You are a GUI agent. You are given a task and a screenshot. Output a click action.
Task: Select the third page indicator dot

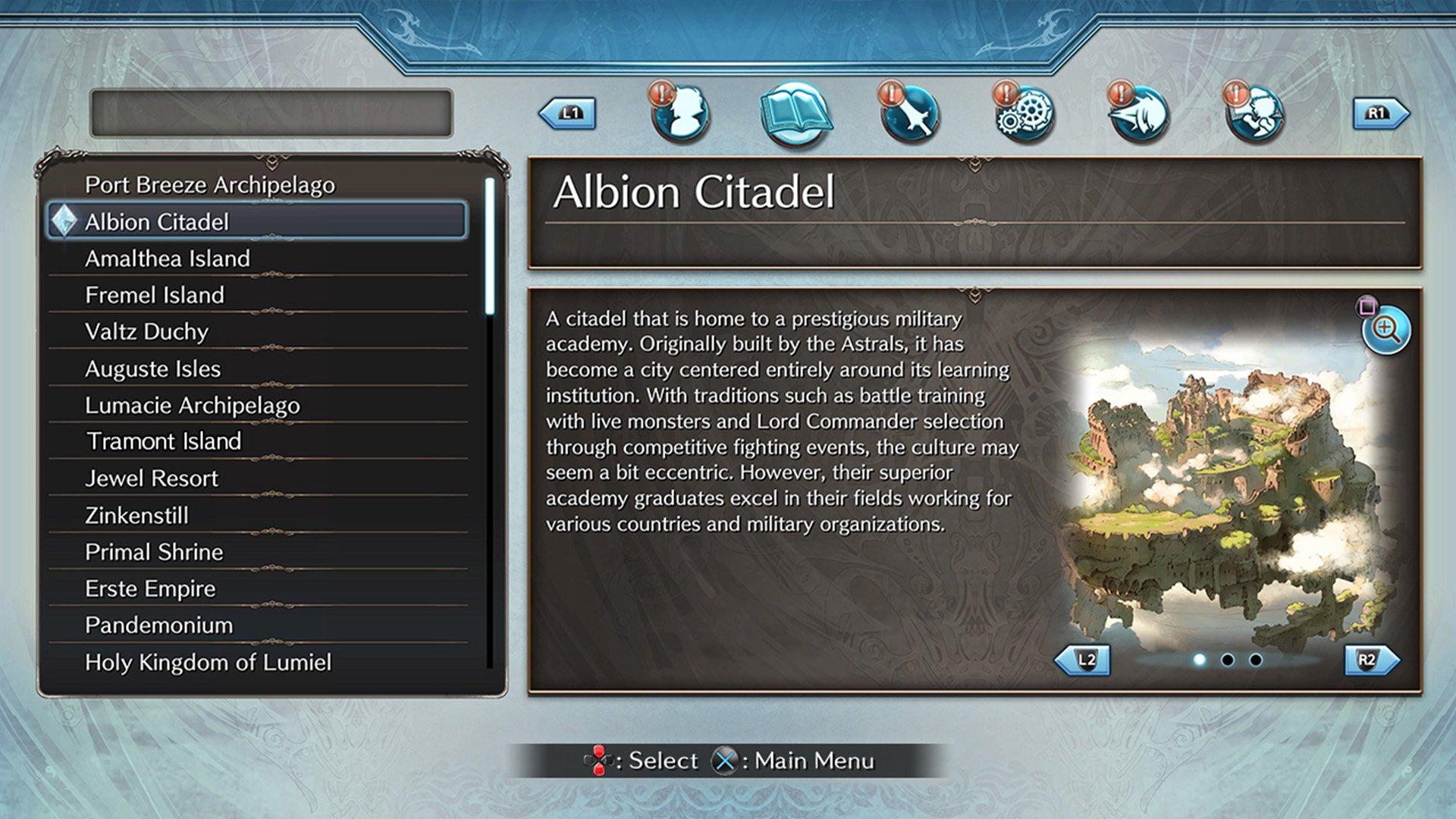(x=1254, y=661)
